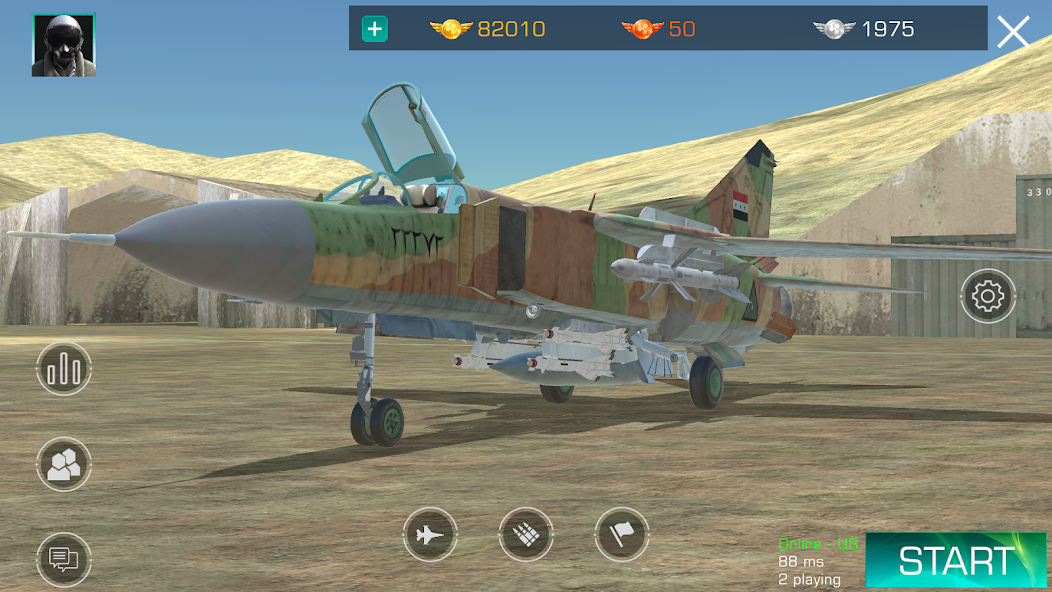The width and height of the screenshot is (1052, 592).
Task: Open the chat bubble icon
Action: coord(64,559)
